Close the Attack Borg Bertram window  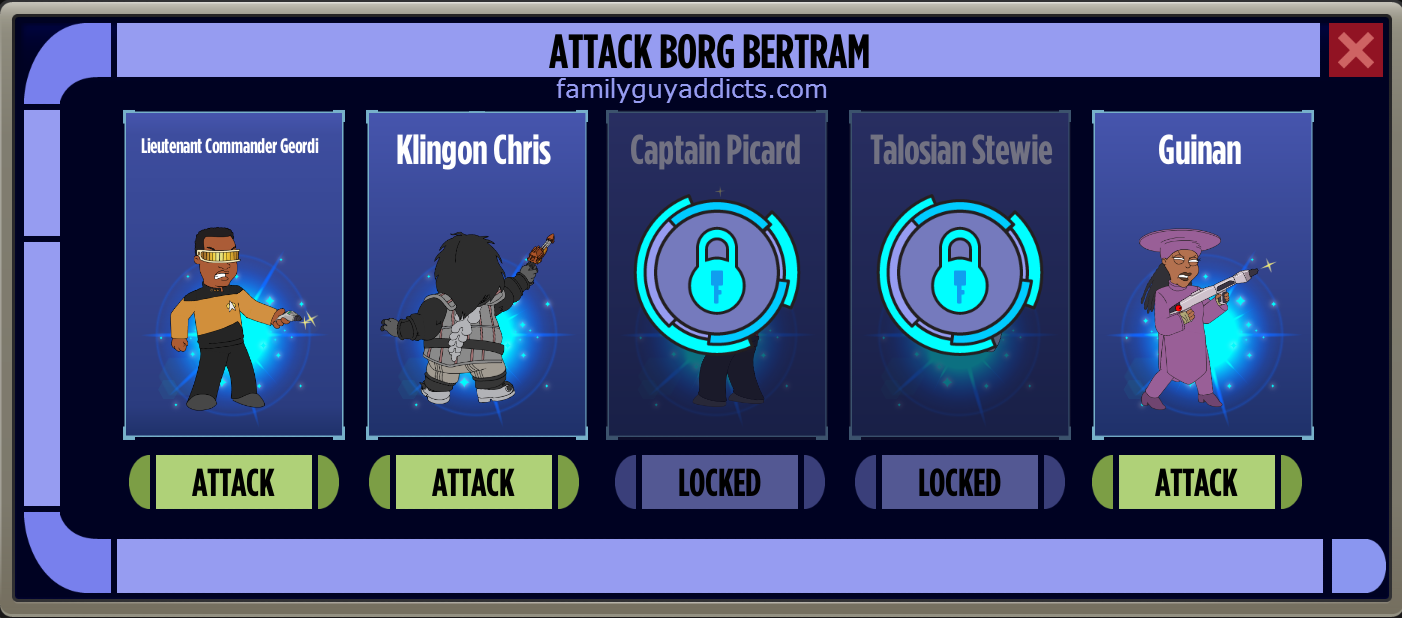[x=1355, y=50]
